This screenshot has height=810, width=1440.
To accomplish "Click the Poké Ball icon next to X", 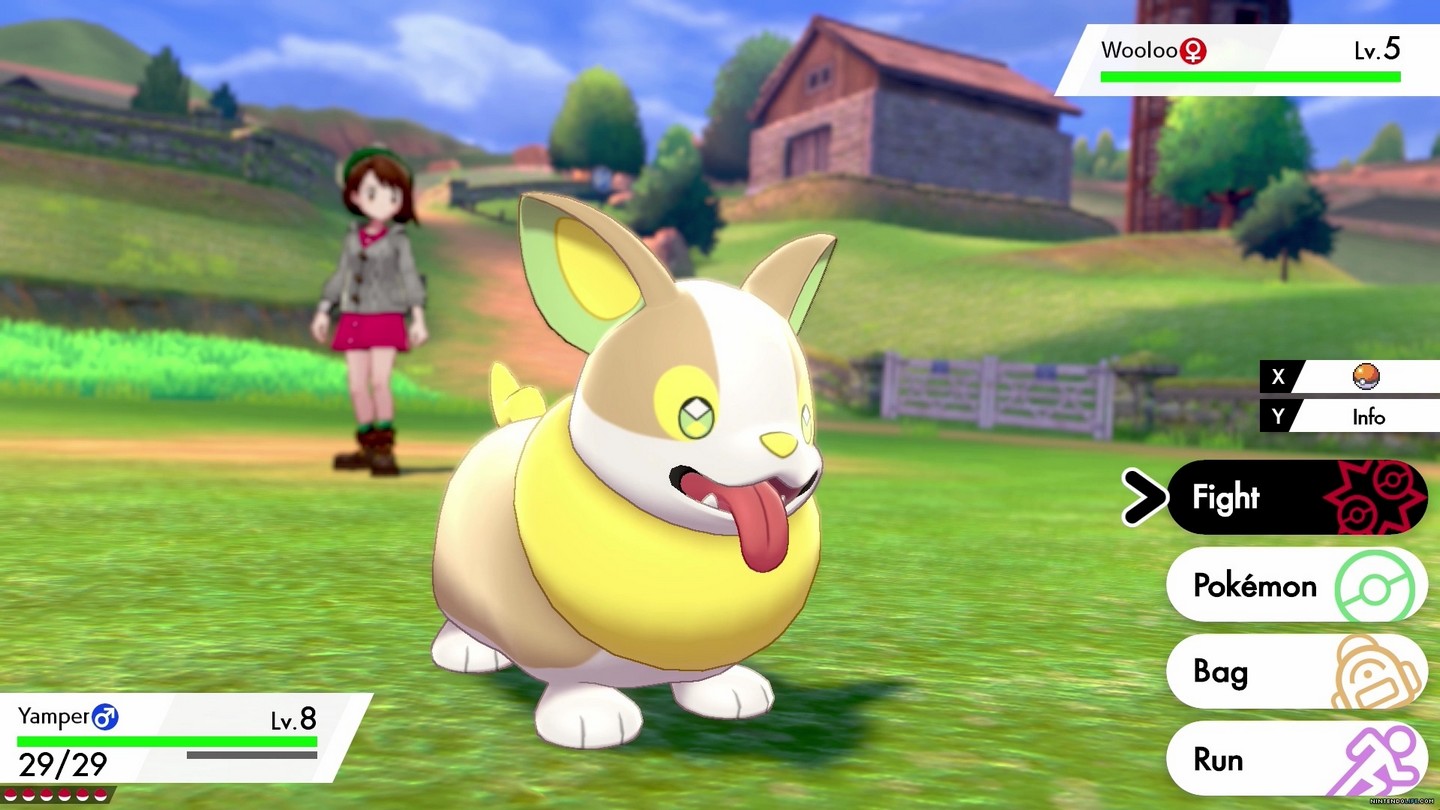I will [x=1365, y=377].
